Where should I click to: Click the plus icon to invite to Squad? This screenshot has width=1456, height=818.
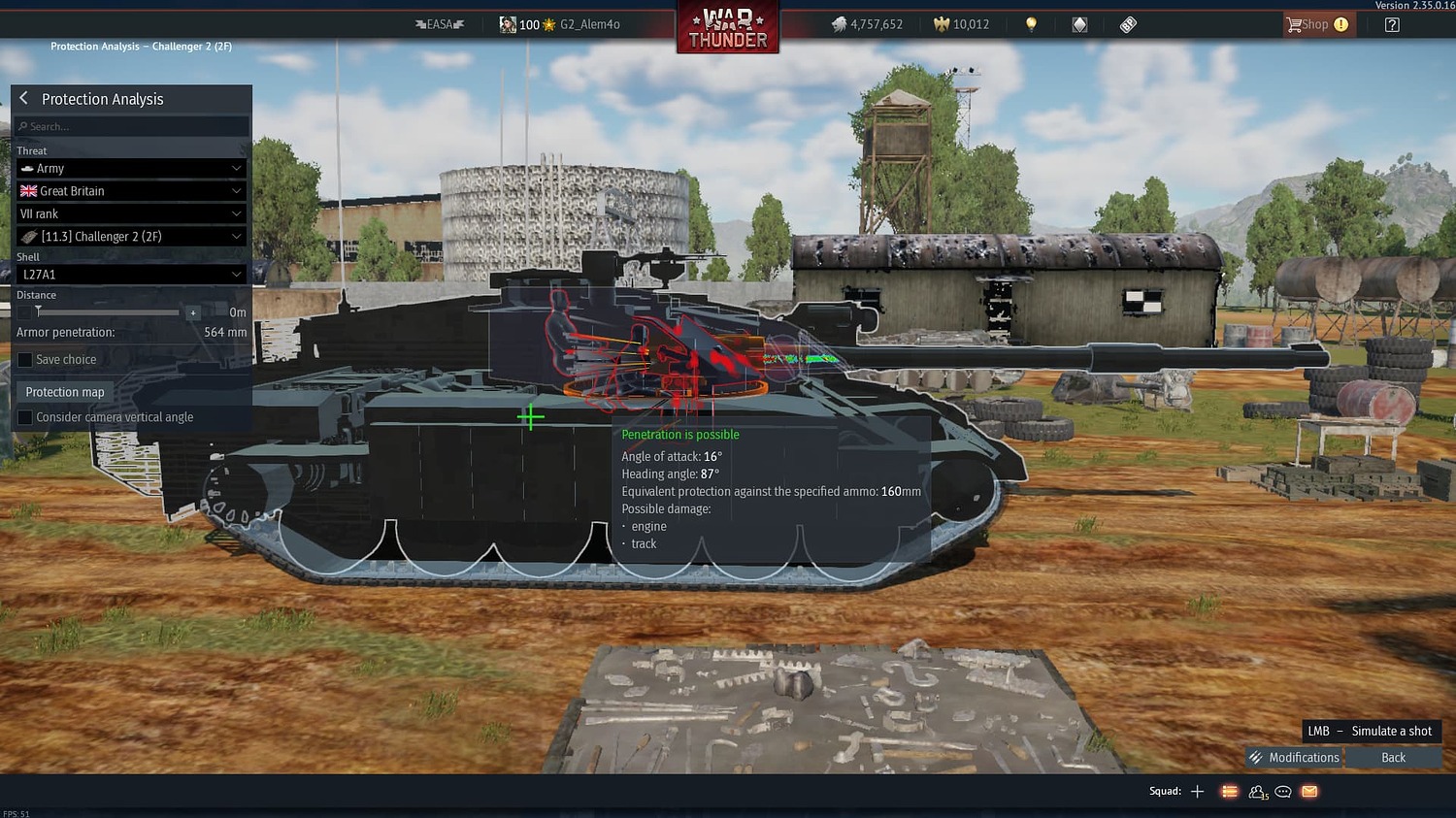point(1197,791)
